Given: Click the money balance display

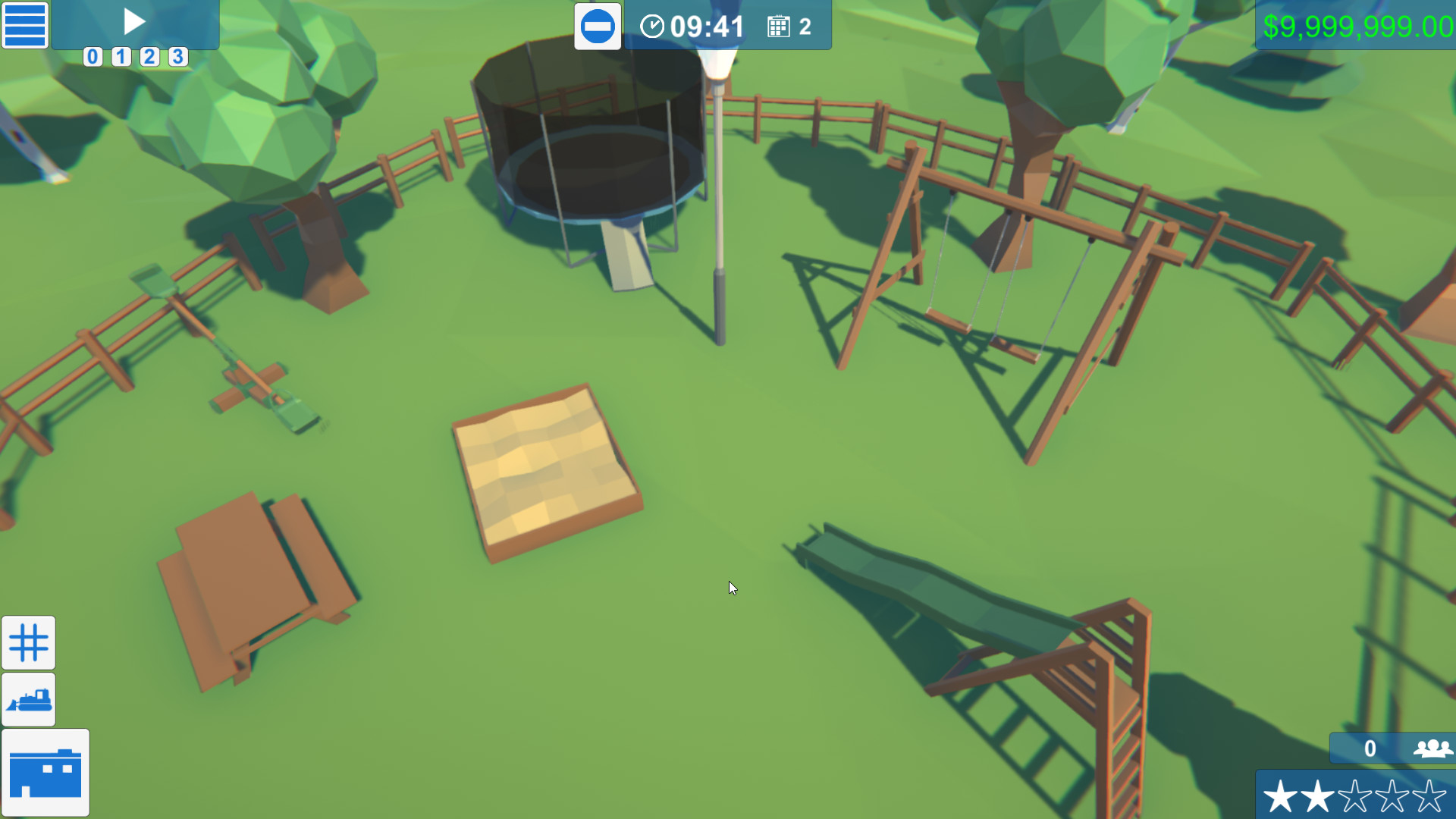Looking at the screenshot, I should (1357, 27).
